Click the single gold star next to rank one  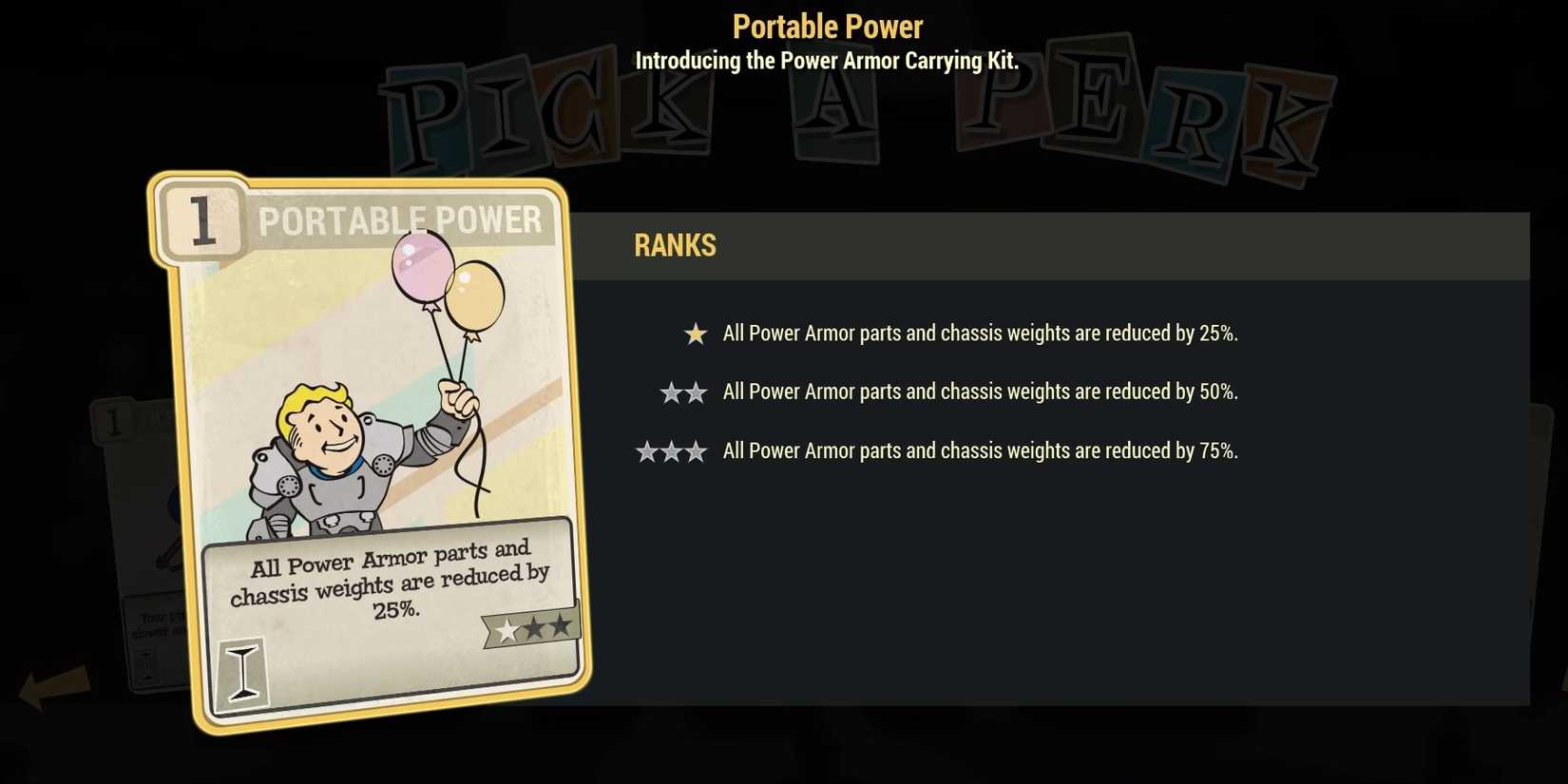(x=695, y=334)
